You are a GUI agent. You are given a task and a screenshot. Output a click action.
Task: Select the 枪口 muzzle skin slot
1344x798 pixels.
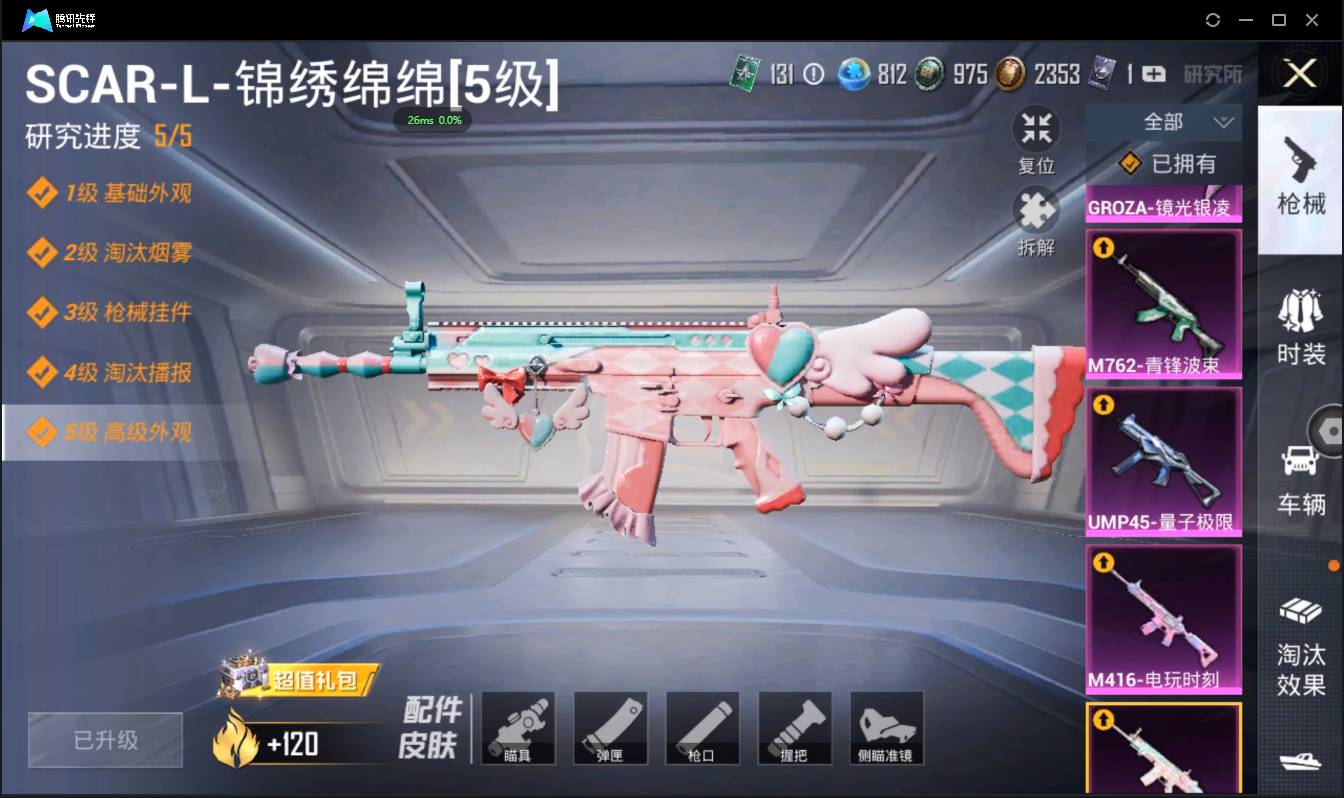[702, 727]
